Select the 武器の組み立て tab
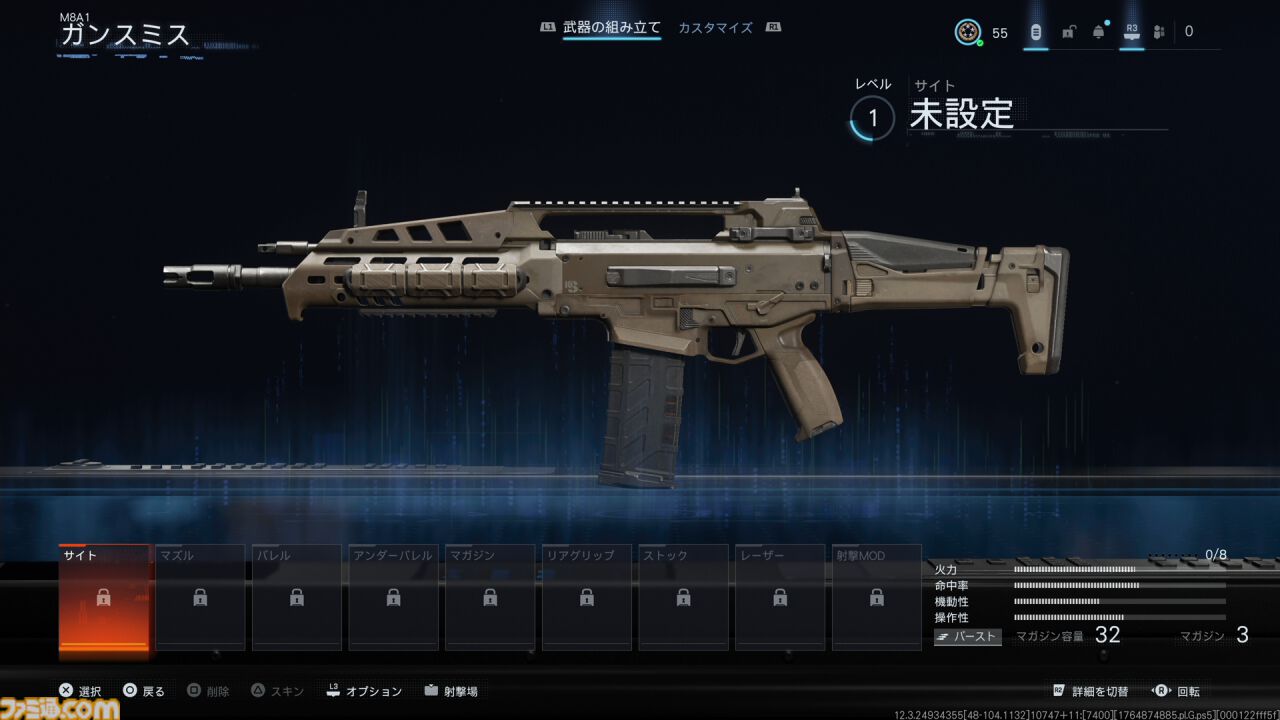 (x=613, y=28)
